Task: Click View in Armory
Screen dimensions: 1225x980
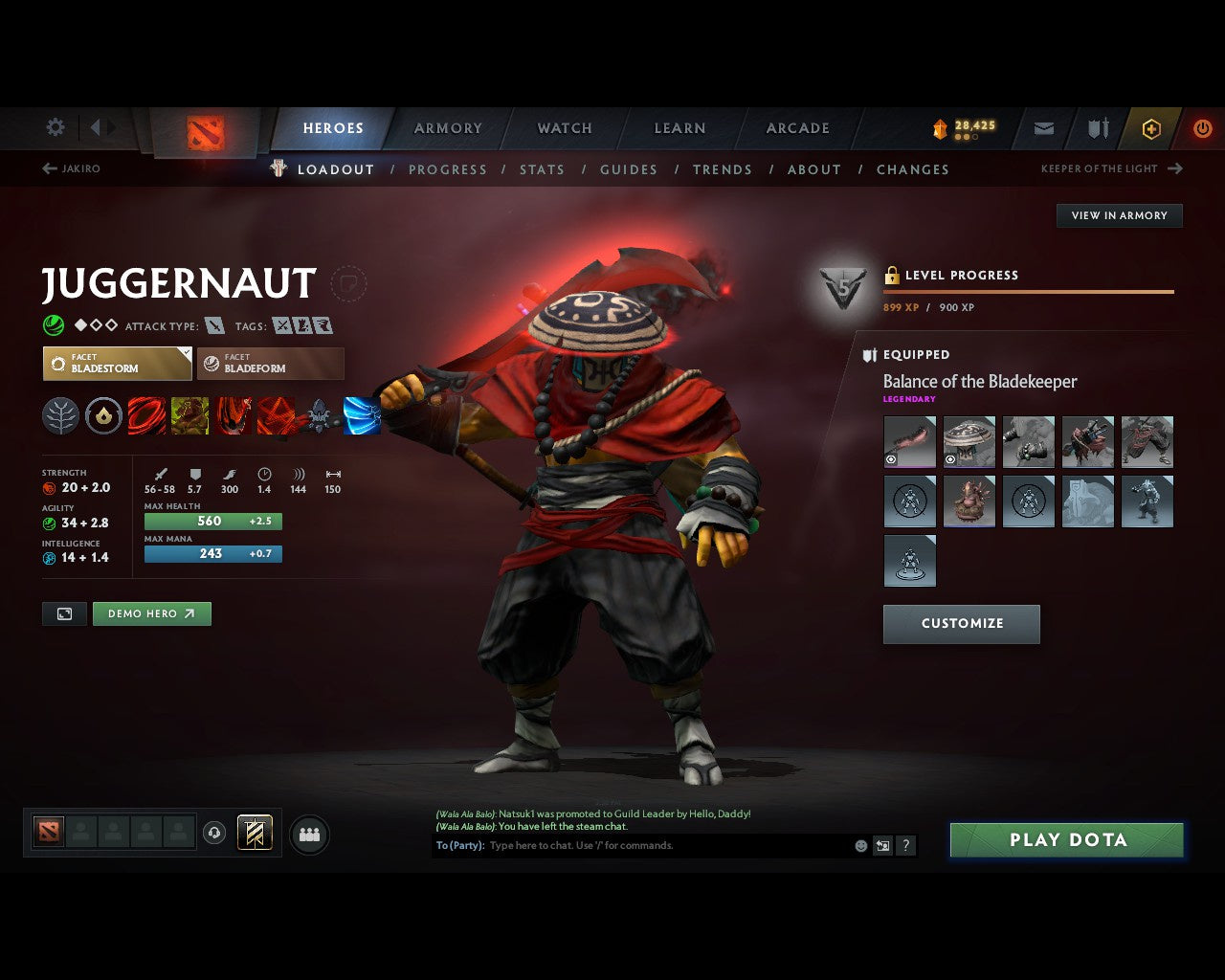Action: (1119, 215)
